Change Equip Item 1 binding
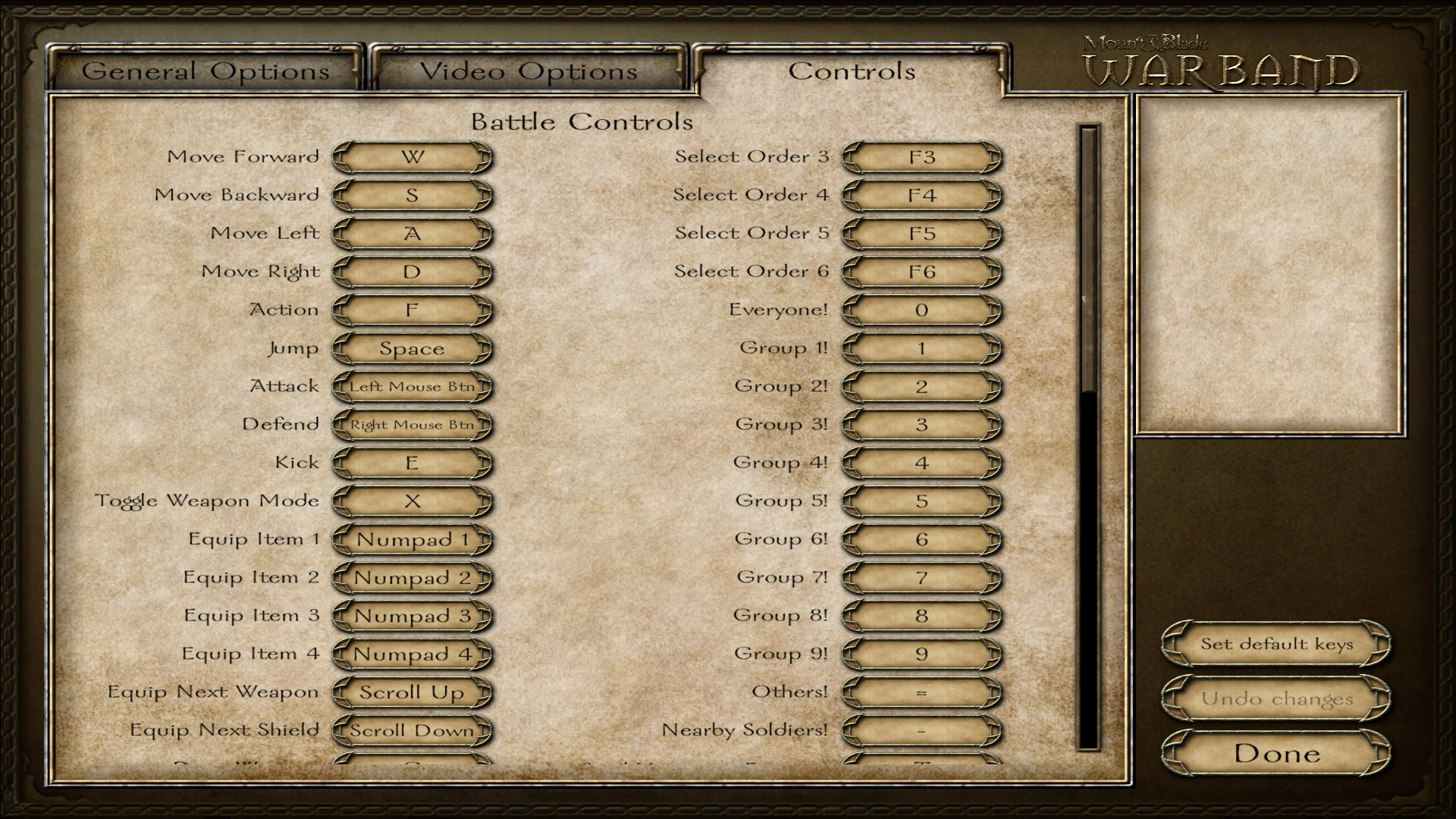 (412, 539)
